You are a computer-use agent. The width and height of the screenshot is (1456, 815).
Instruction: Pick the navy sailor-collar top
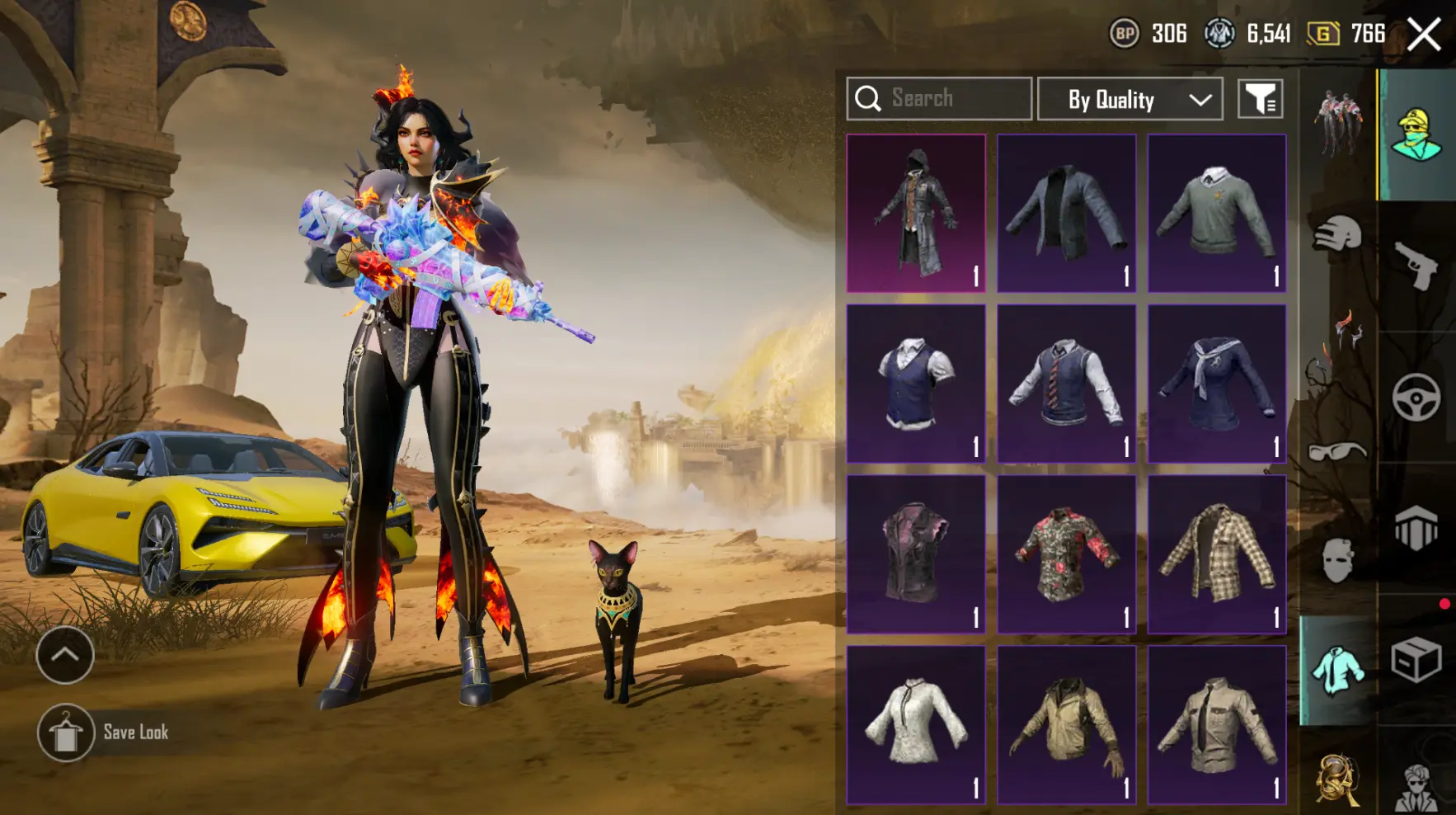point(1216,384)
